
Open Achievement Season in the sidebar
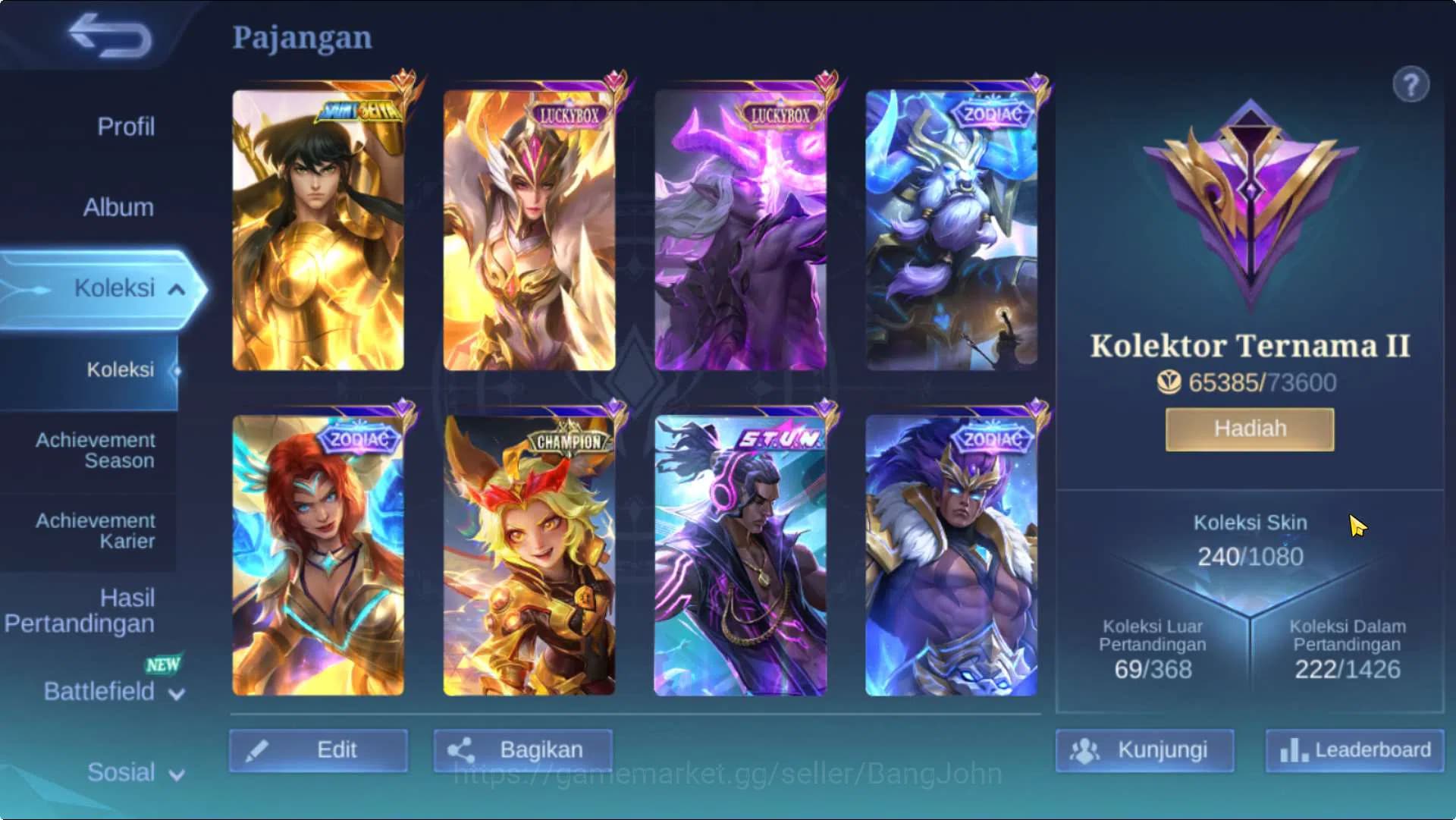[95, 451]
